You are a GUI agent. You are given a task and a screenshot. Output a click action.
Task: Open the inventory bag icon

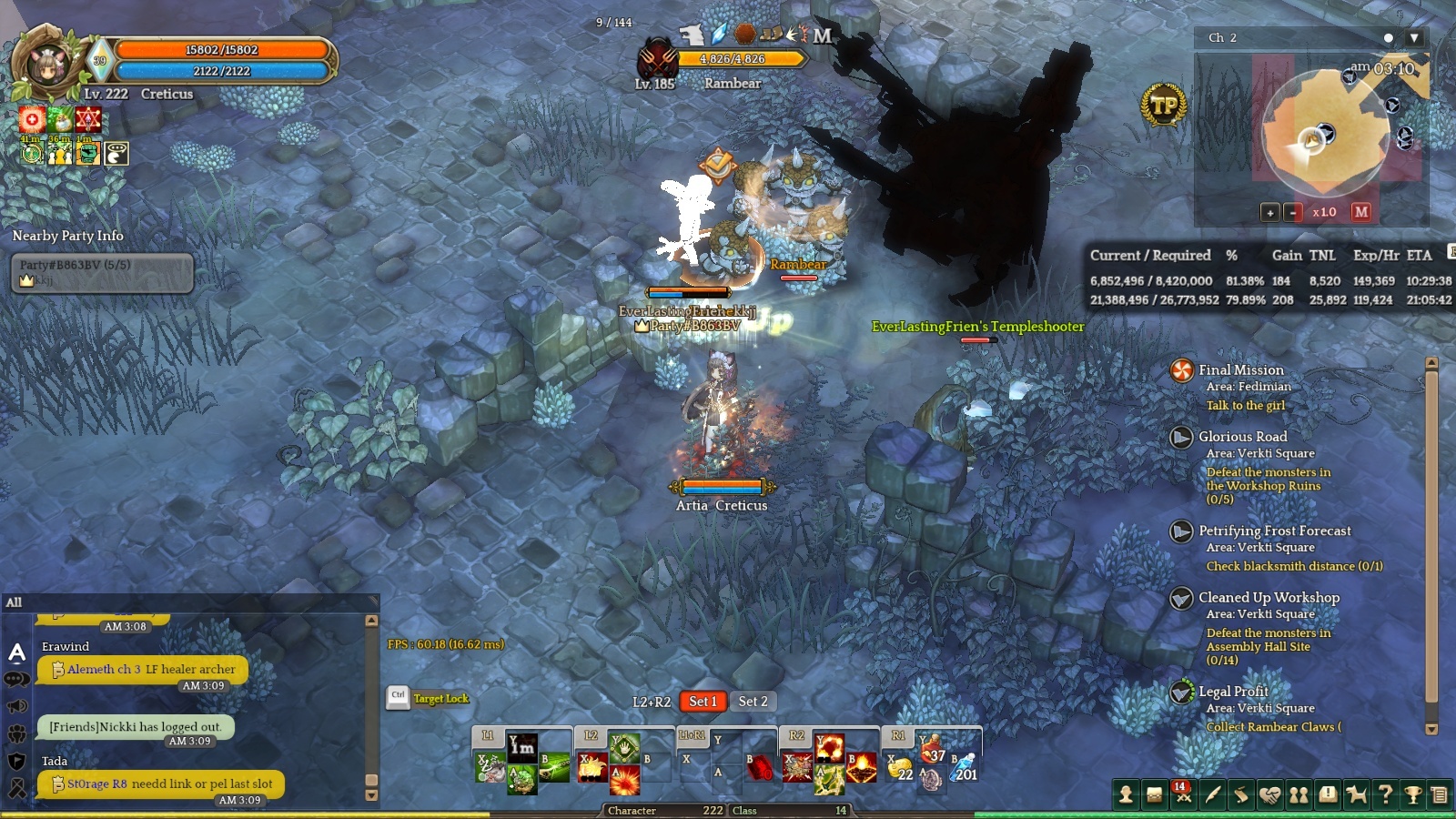(1154, 794)
